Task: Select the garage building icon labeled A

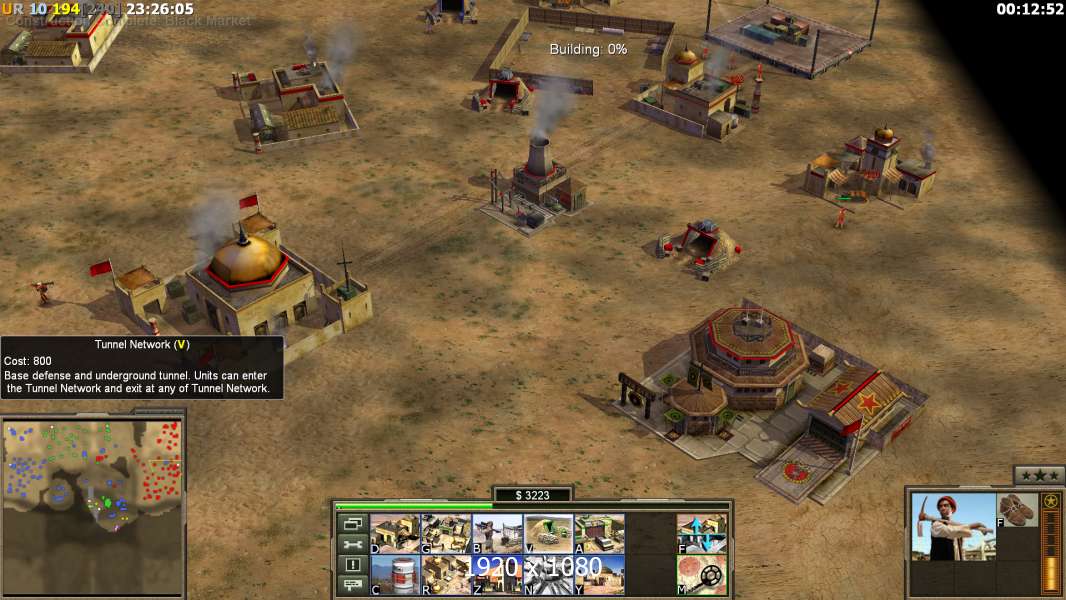Action: 599,534
